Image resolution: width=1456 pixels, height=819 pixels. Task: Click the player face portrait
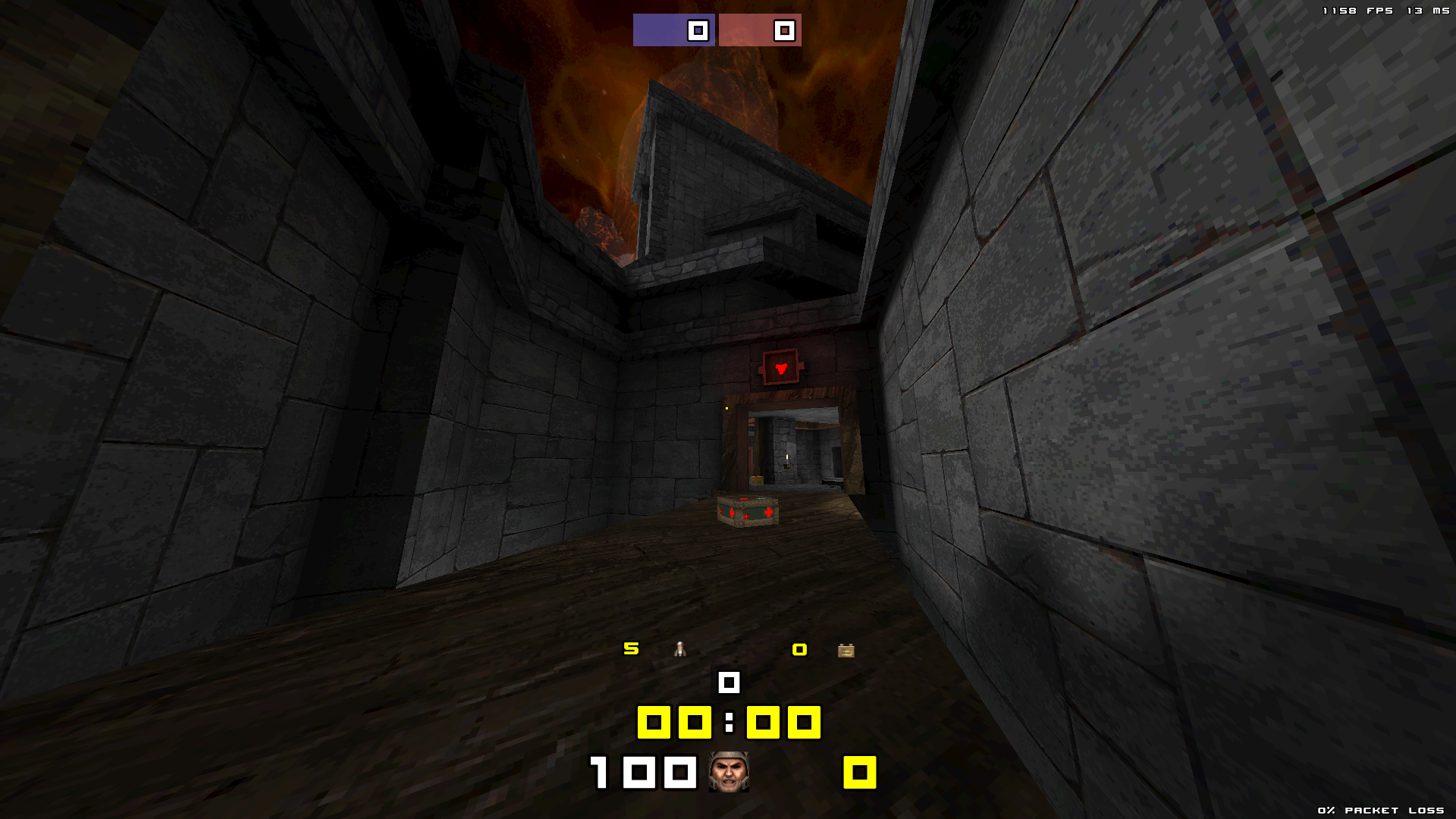[729, 772]
